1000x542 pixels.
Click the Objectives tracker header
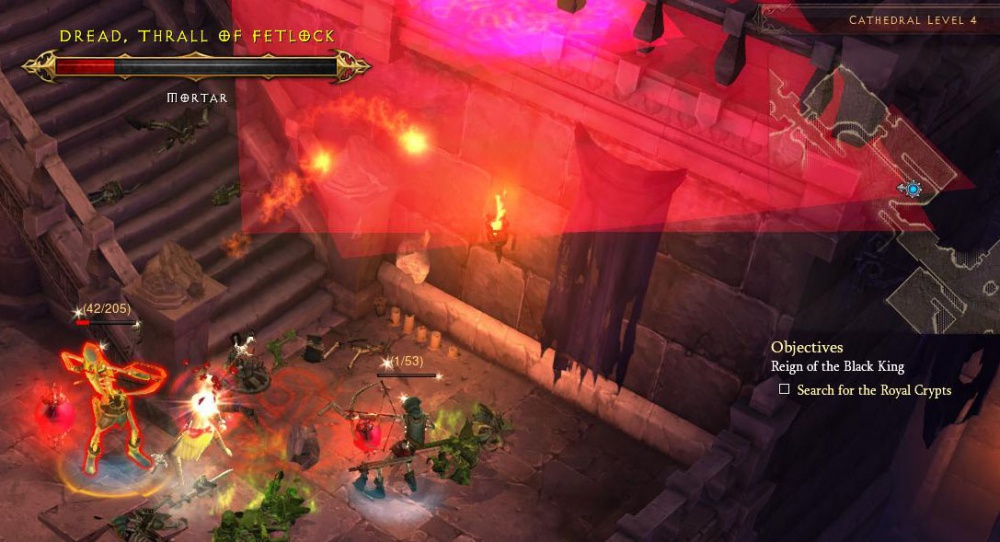[x=806, y=347]
